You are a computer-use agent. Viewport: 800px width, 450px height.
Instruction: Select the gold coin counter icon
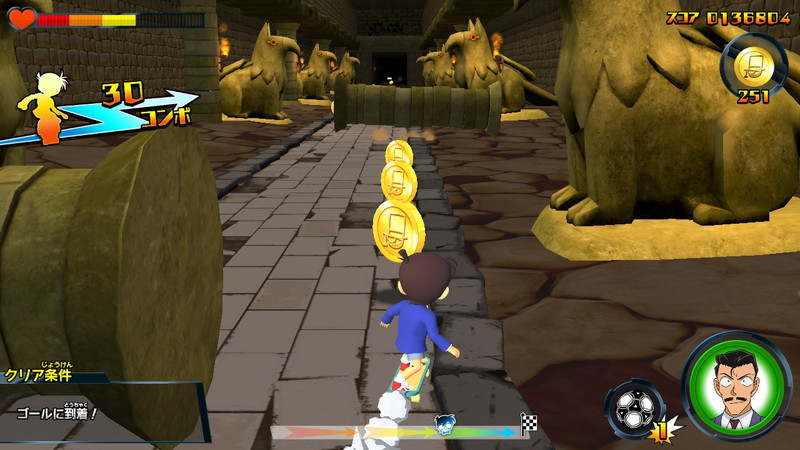(751, 66)
